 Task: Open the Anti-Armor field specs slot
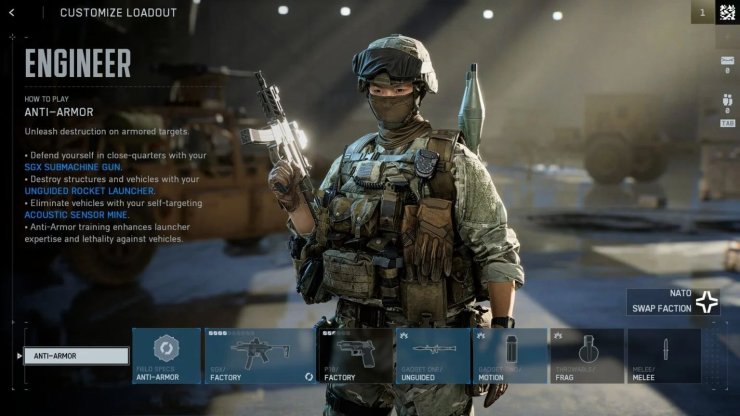click(166, 355)
